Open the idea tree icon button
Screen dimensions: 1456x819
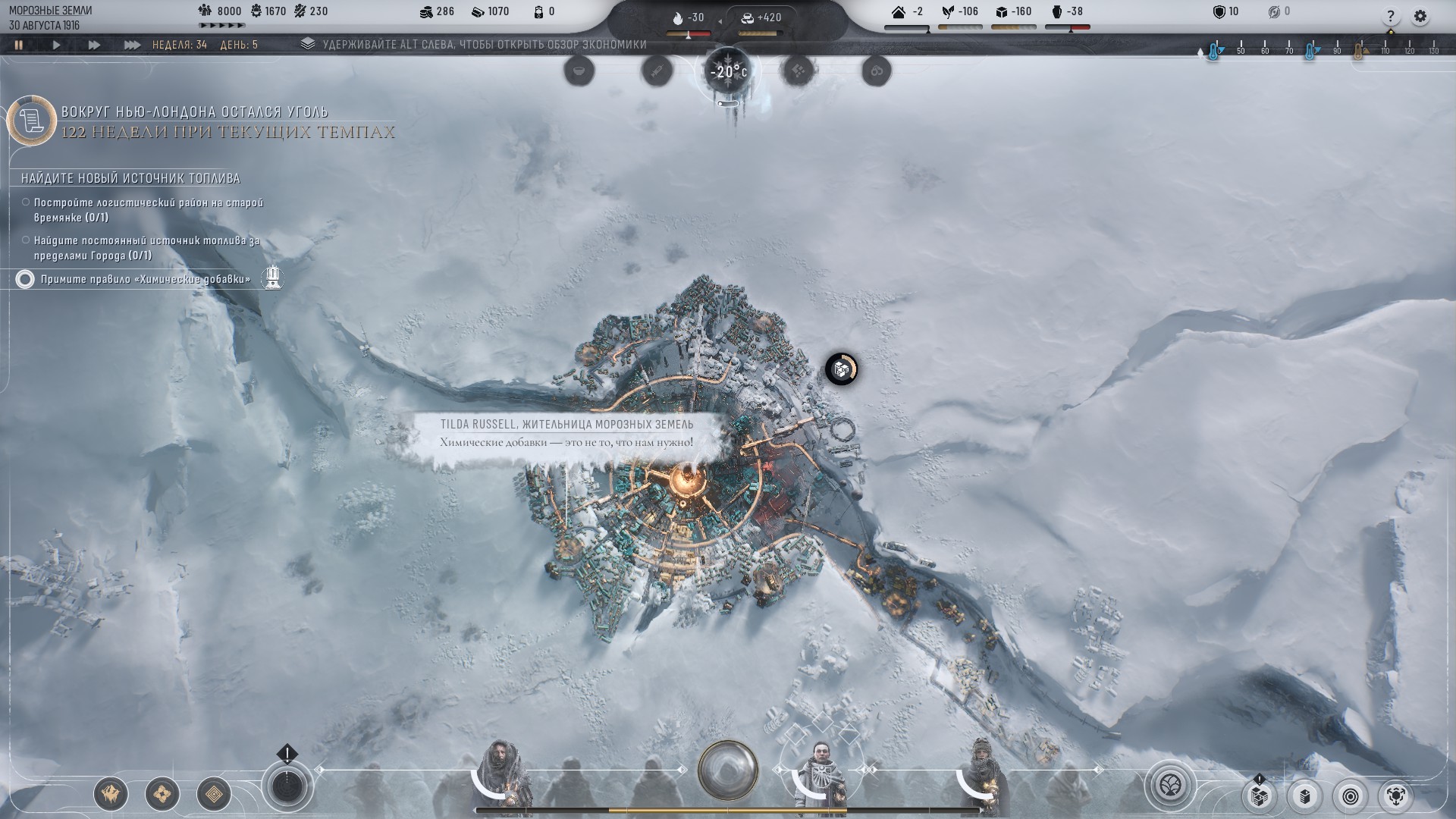click(x=1171, y=785)
